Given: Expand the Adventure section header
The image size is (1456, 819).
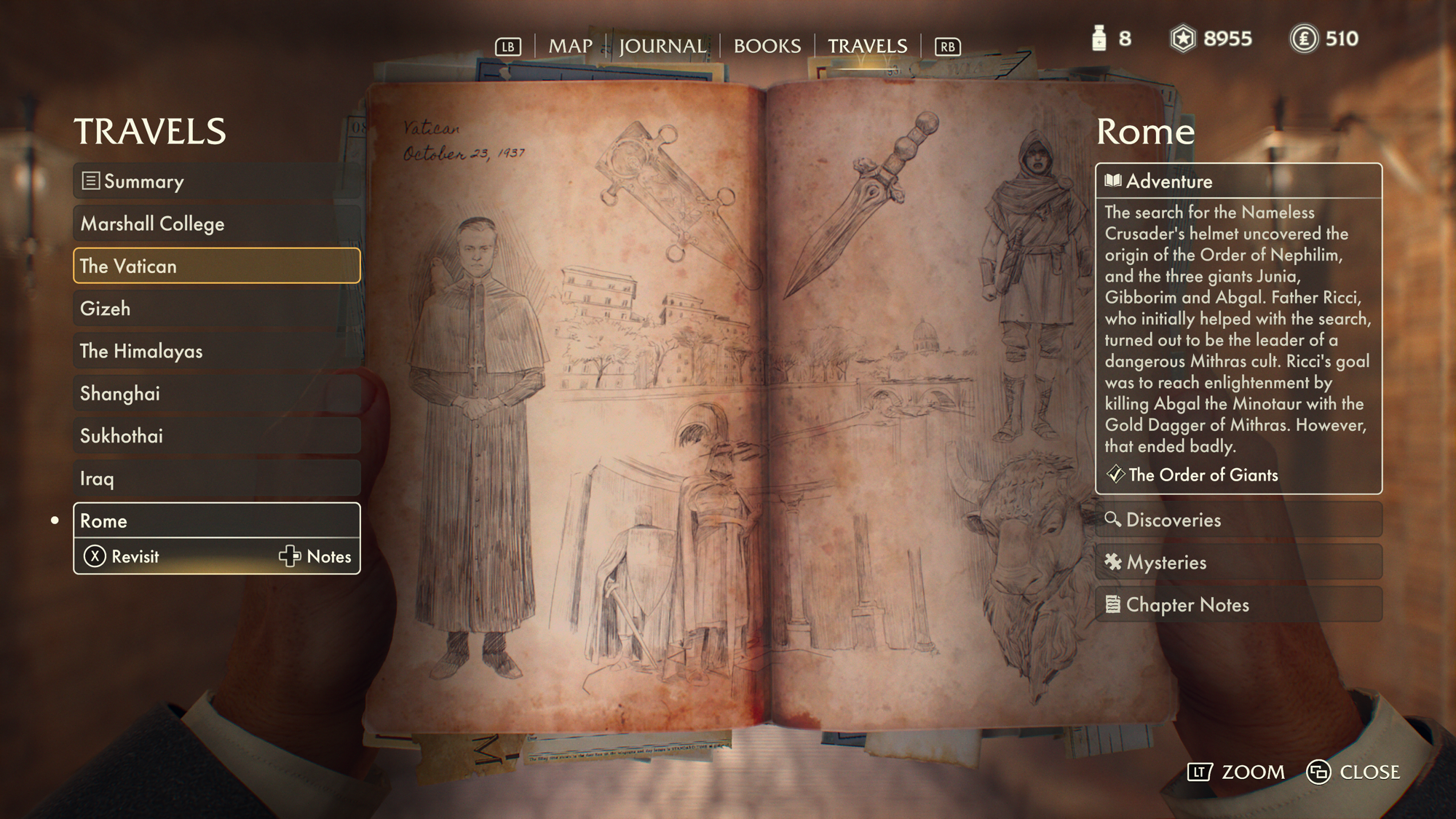Looking at the screenshot, I should 1238,181.
